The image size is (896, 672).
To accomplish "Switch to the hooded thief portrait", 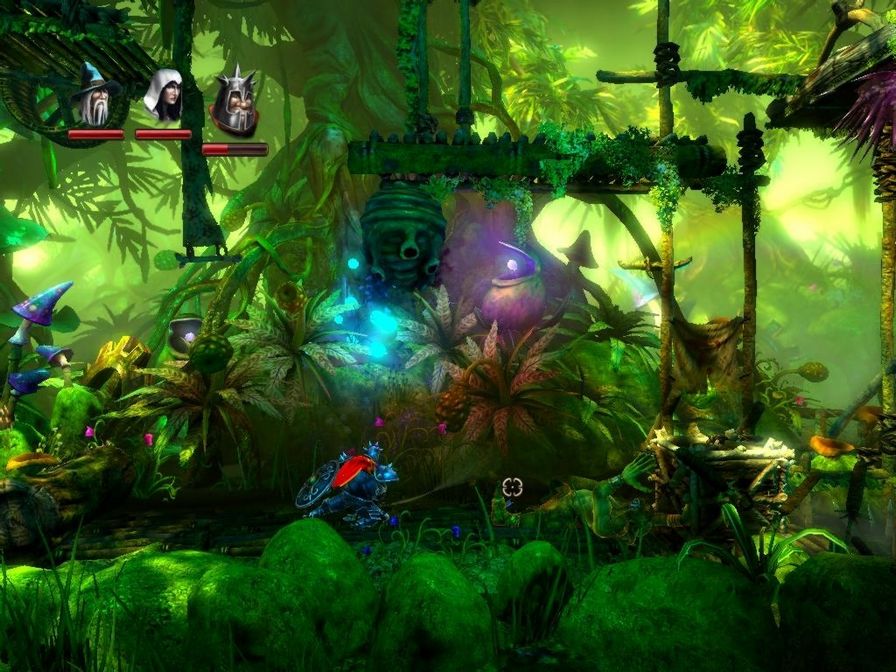I will pos(163,97).
